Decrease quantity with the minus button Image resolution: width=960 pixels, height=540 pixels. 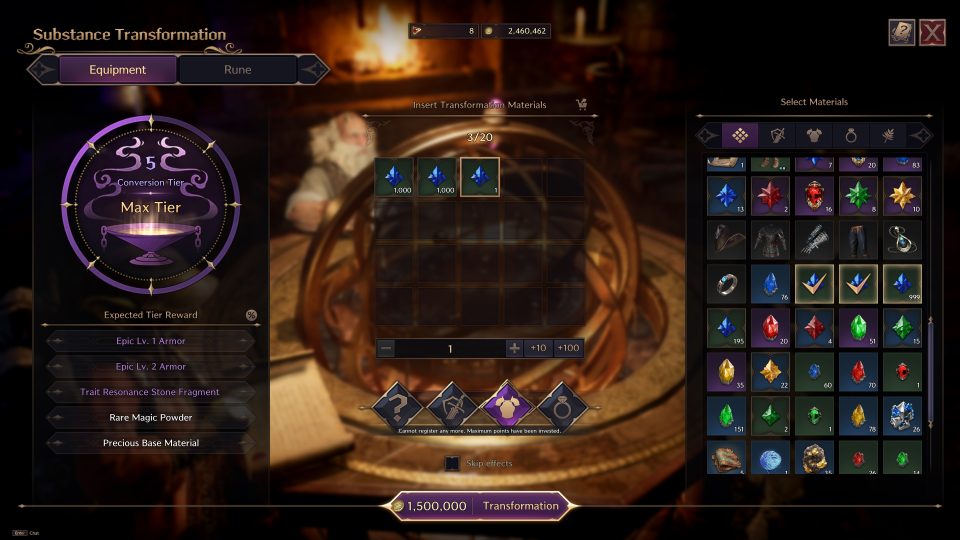387,348
